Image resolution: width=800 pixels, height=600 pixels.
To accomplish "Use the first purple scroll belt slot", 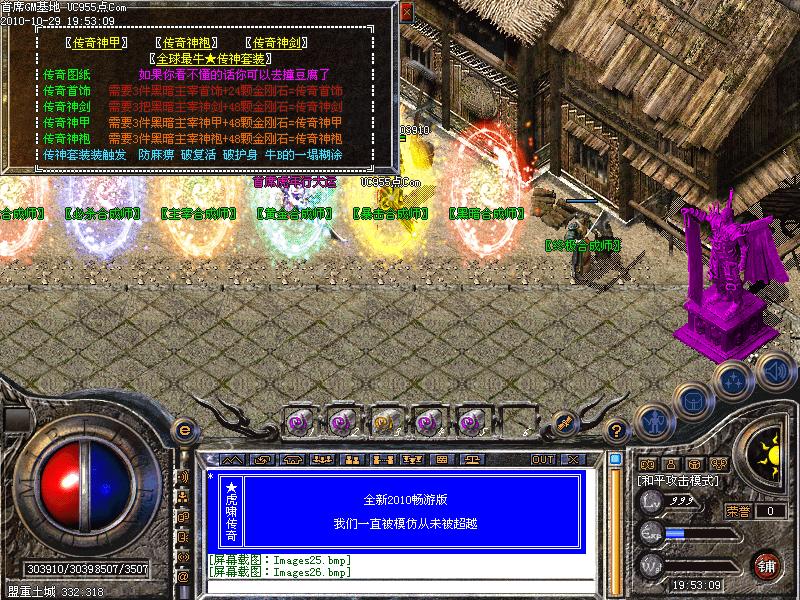I will [x=298, y=422].
